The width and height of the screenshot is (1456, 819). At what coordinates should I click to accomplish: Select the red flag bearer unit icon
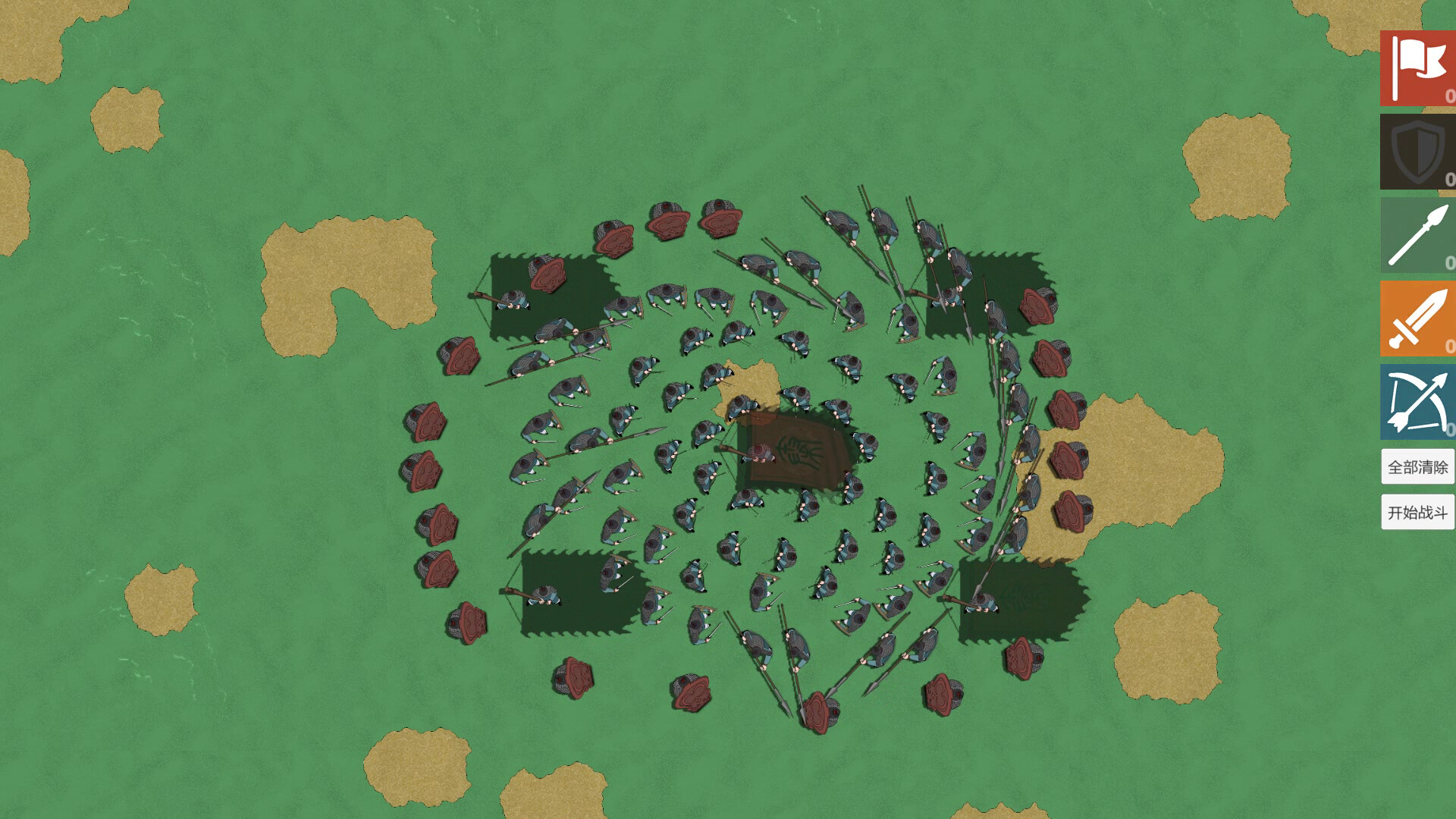[1417, 69]
